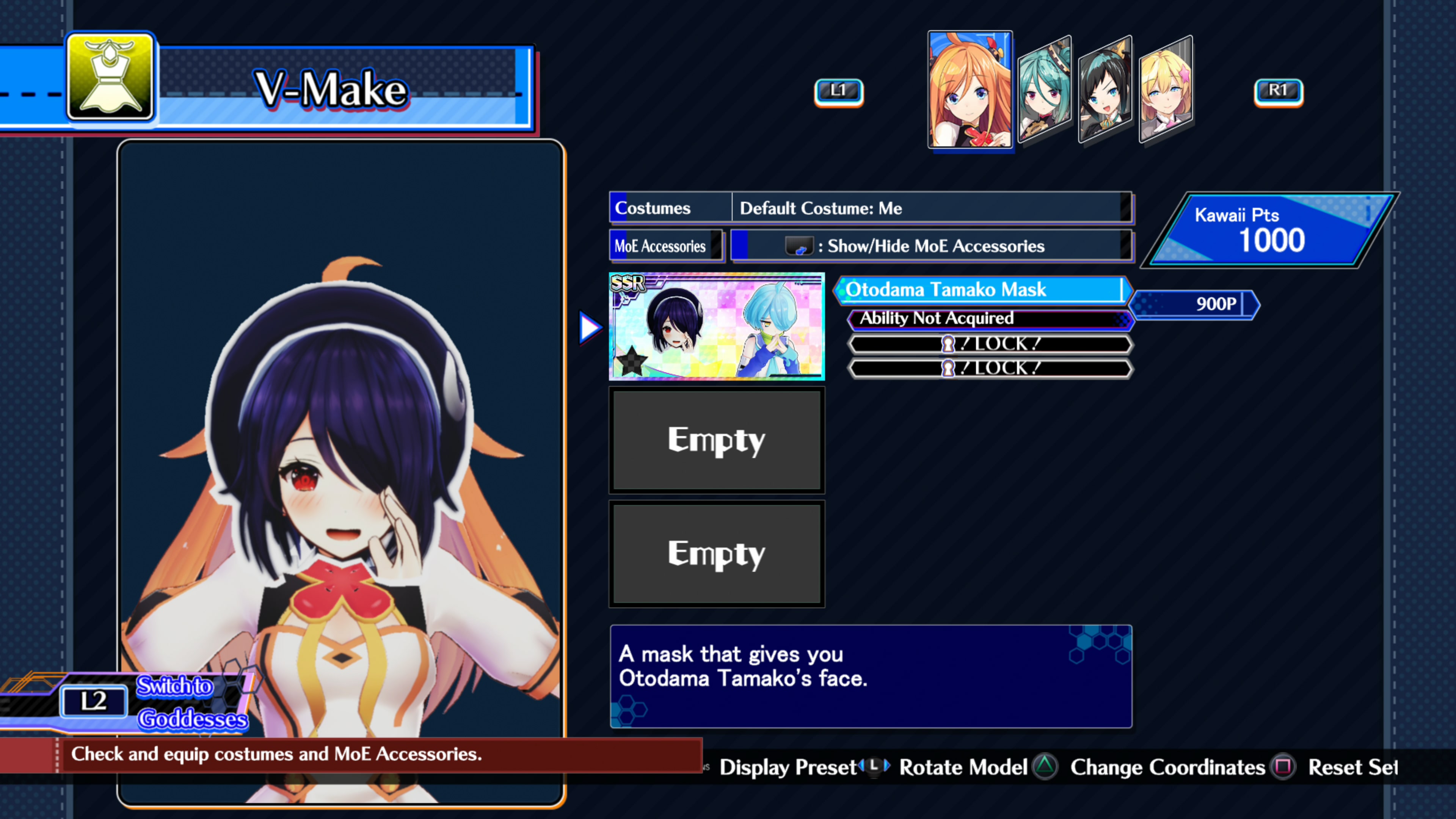Screen dimensions: 1456x819
Task: Toggle Show/Hide MoE Accessories
Action: pos(933,245)
